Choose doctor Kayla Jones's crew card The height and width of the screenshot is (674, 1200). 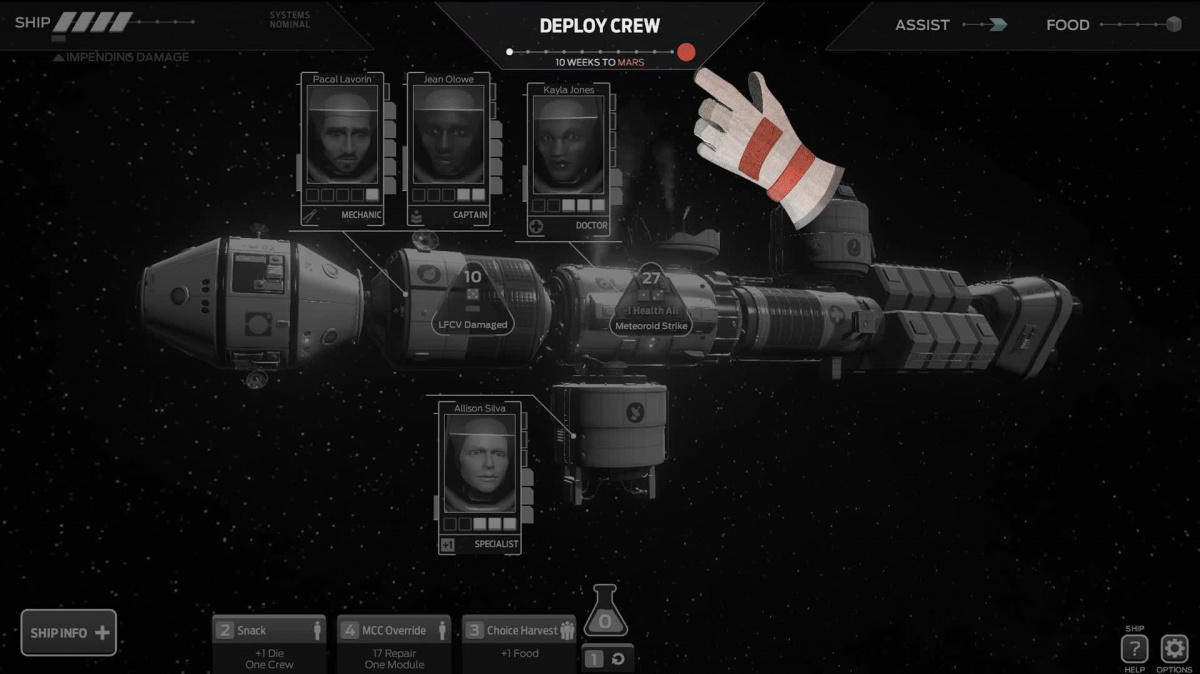coord(568,160)
